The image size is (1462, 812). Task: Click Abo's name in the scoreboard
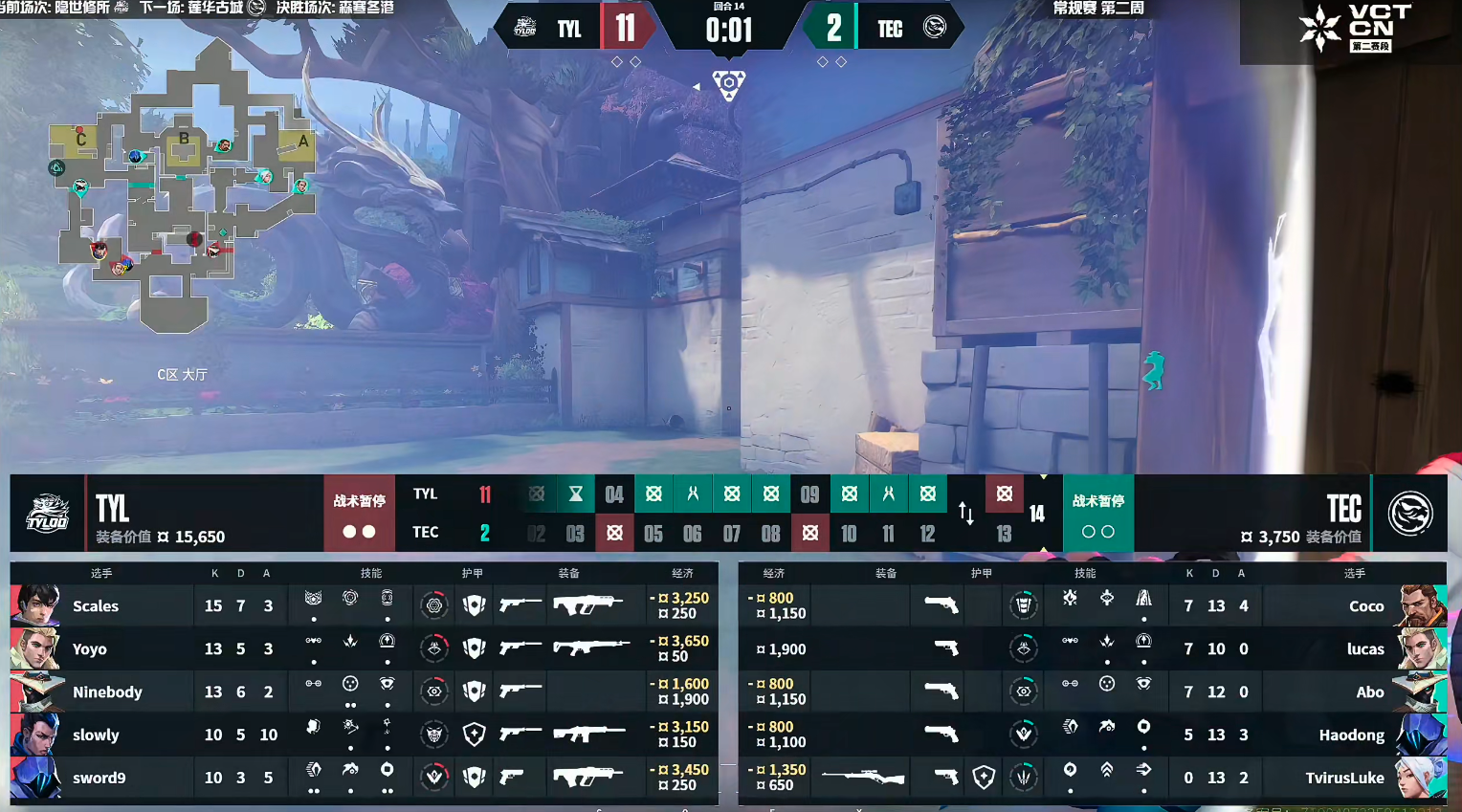pos(1369,691)
